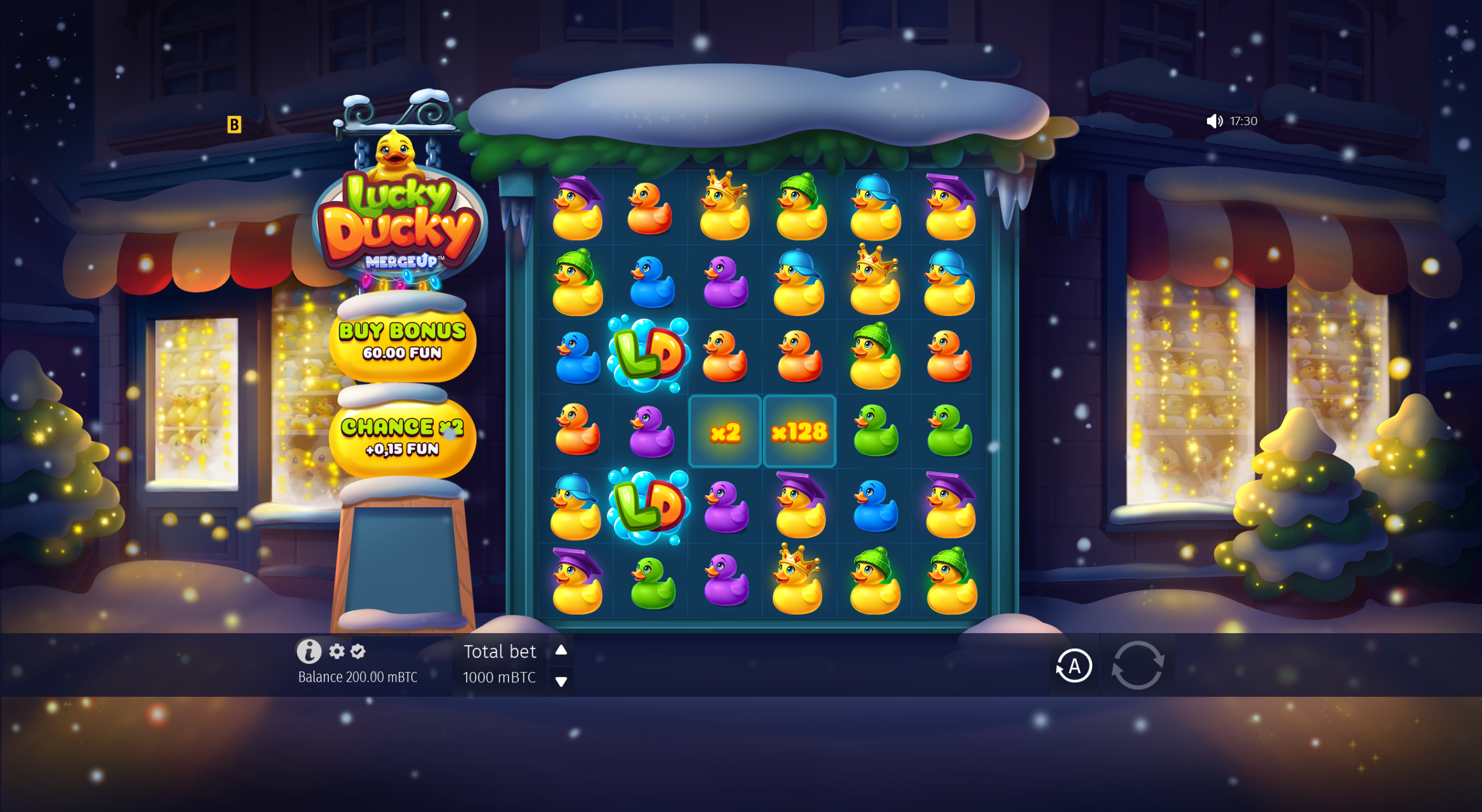Viewport: 1482px width, 812px height.
Task: Select the x128 multiplier tile on the grid
Action: coord(799,431)
